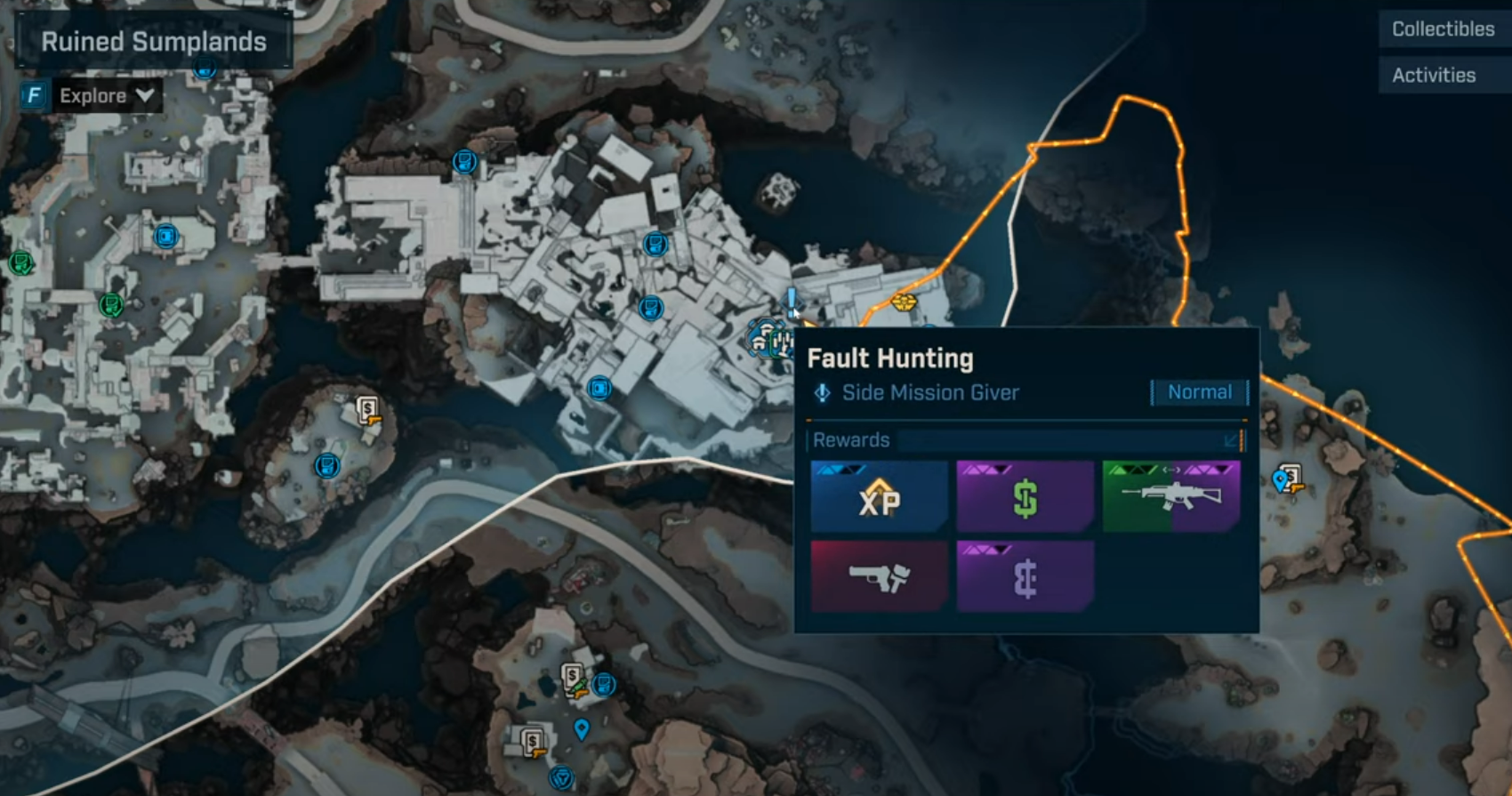Screen dimensions: 1512x796
Task: Select the assault rifle reward tile
Action: pyautogui.click(x=1170, y=497)
